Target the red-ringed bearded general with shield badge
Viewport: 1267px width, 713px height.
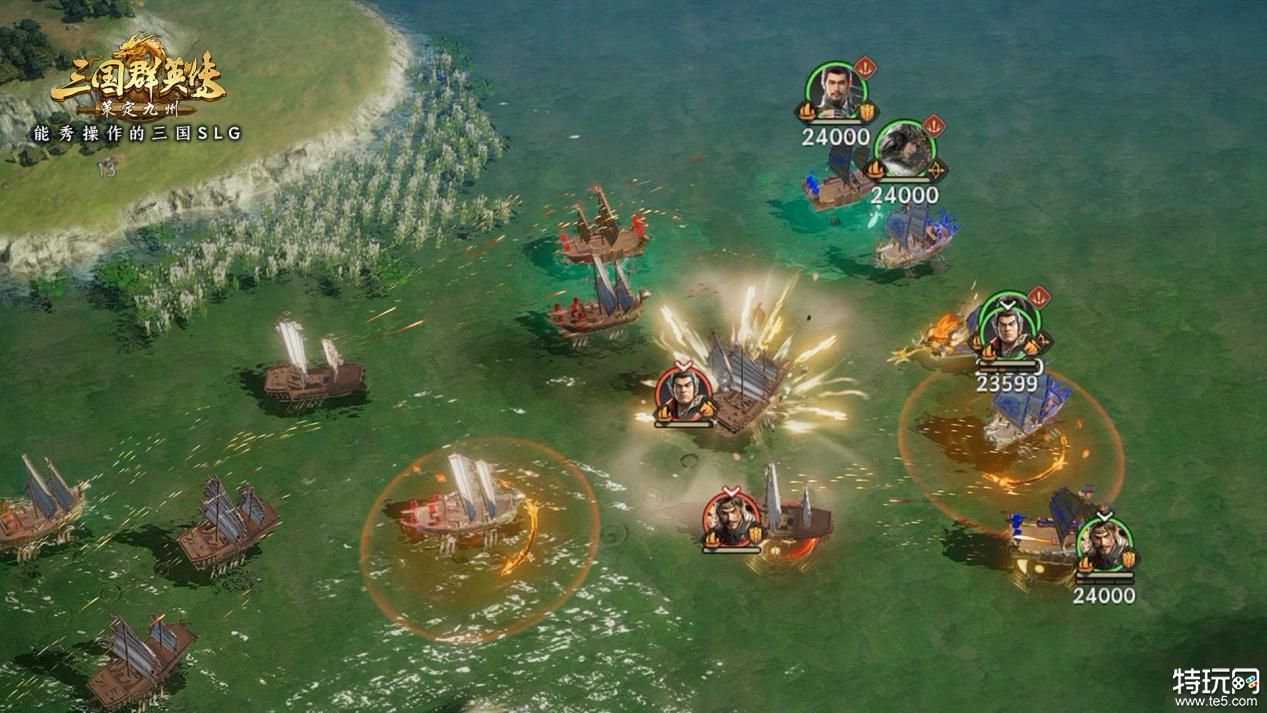click(x=731, y=520)
